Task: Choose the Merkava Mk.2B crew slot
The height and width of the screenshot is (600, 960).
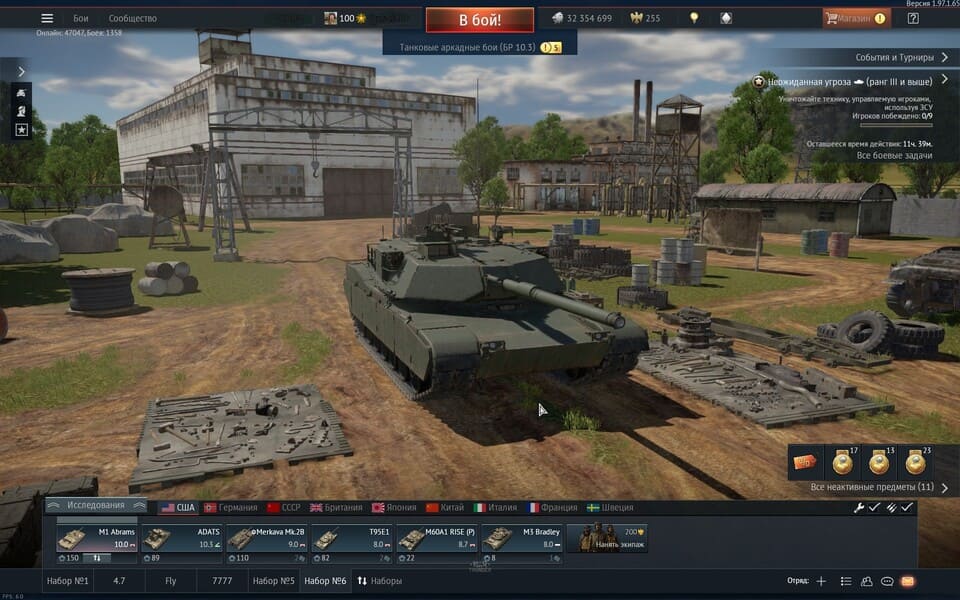Action: coord(266,539)
